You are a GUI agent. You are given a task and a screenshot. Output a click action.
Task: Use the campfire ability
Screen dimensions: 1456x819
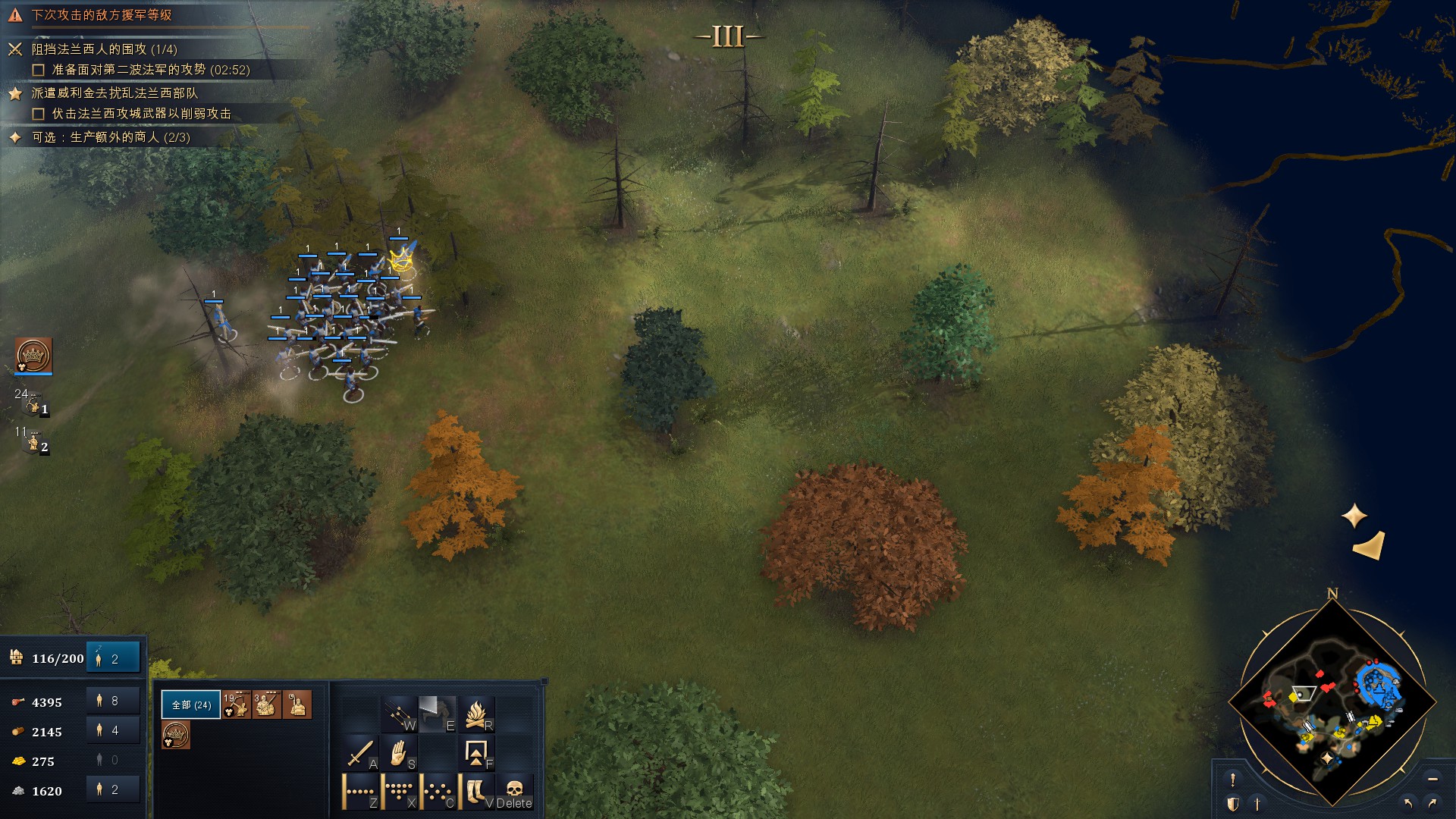pos(476,714)
